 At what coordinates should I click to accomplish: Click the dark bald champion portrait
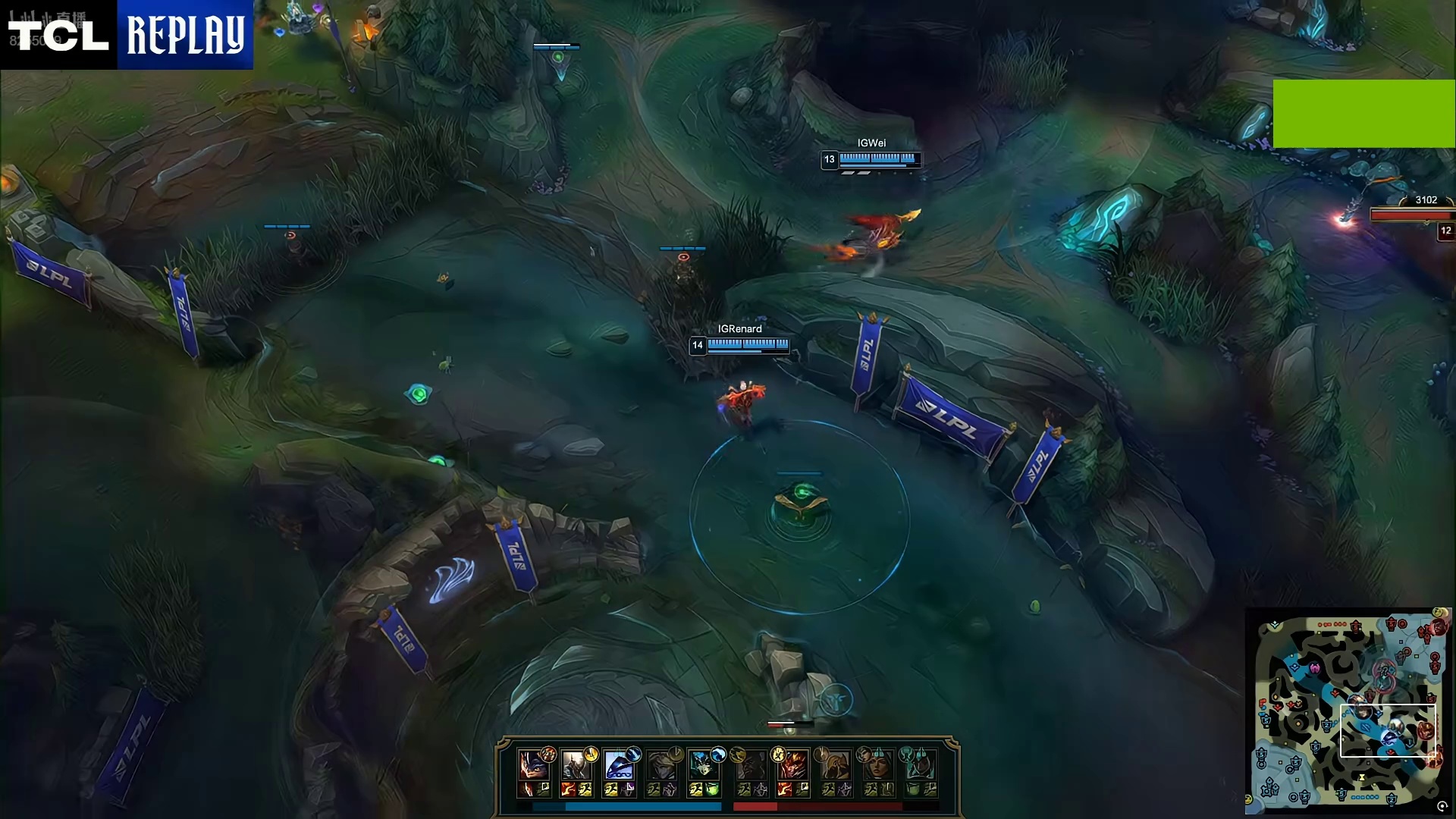click(751, 766)
